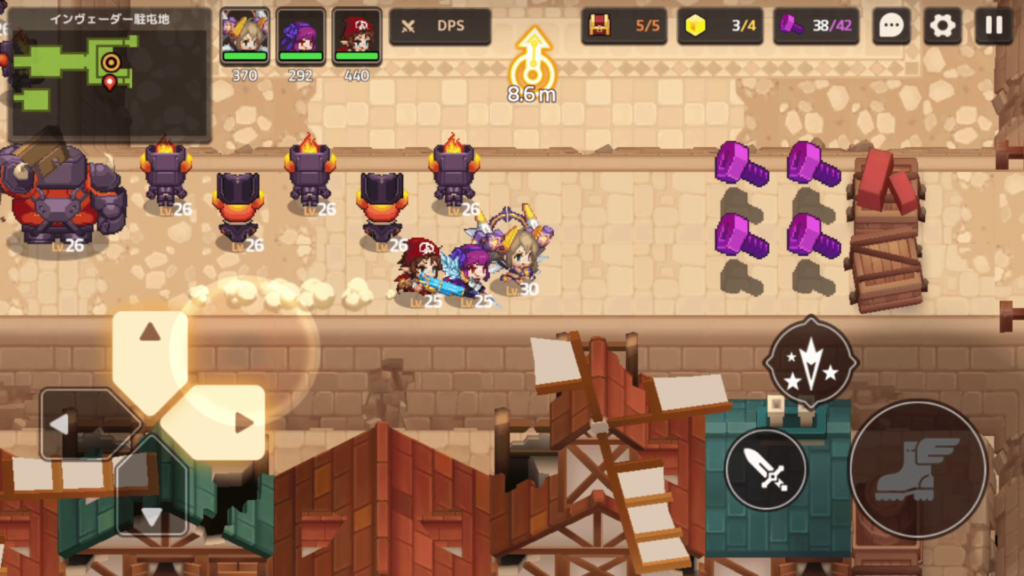Tap the D-pad down arrow
Viewport: 1024px width, 576px height.
click(150, 513)
